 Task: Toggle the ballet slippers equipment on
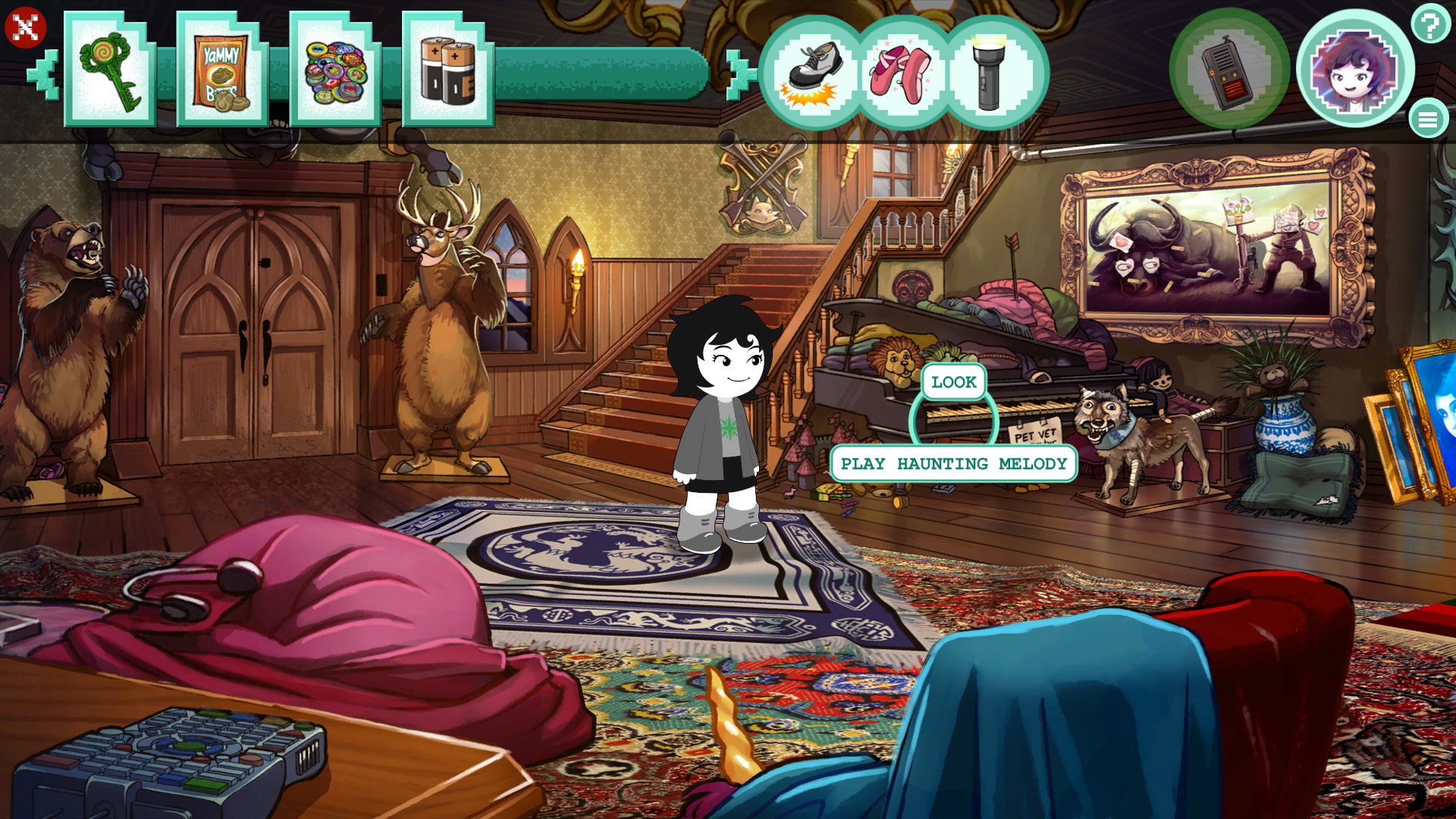[902, 72]
